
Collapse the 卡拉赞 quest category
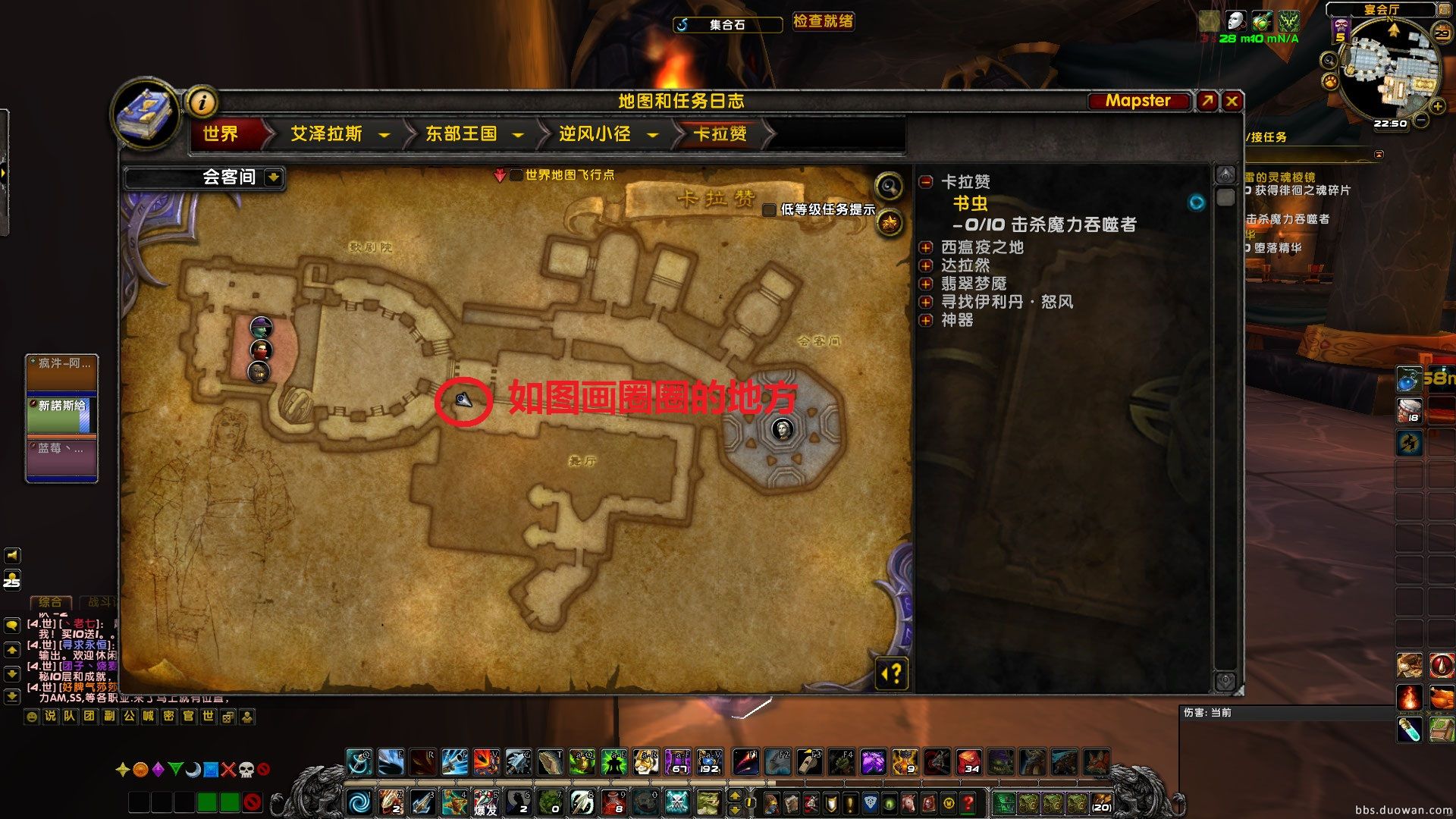tap(926, 182)
